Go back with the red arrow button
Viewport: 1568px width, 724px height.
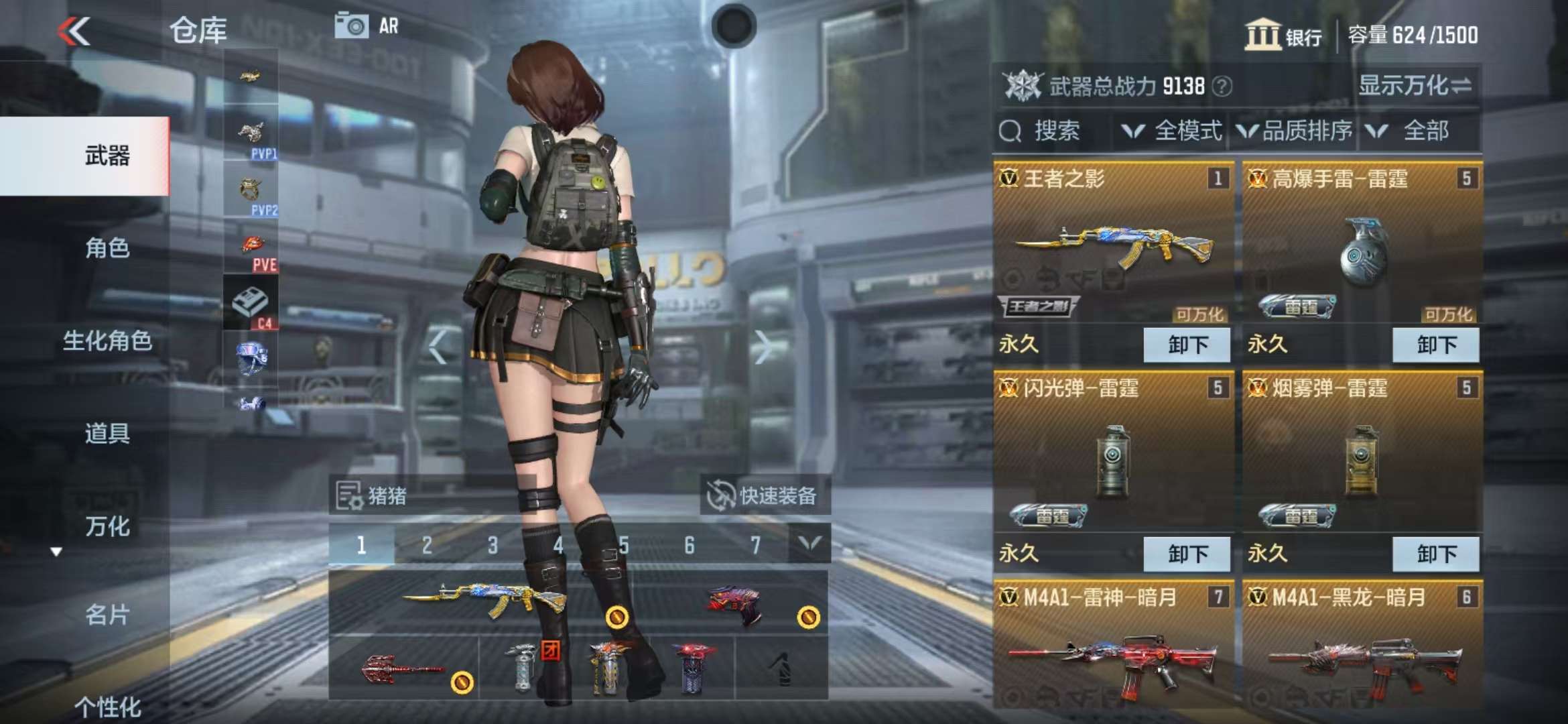[74, 32]
